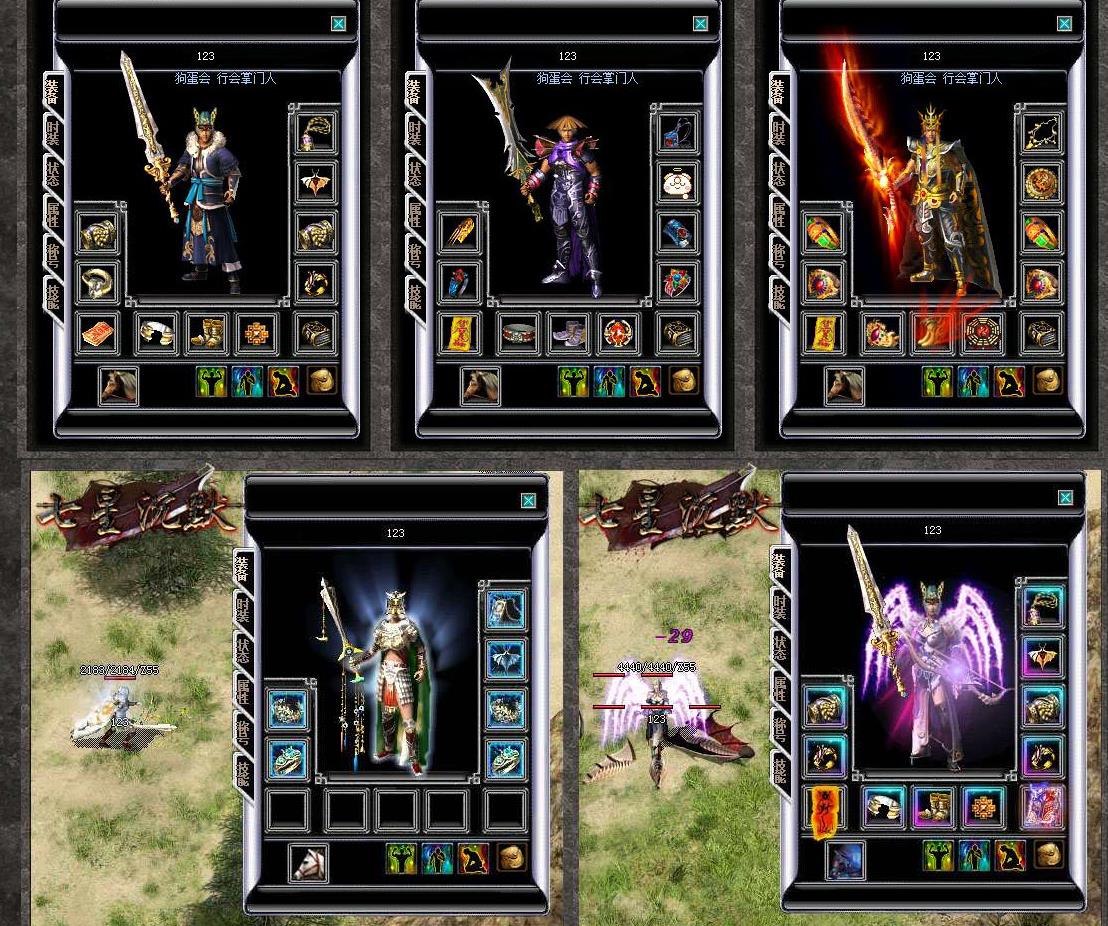Select the flaming boots equipment slot
Screen dimensions: 1108x926
point(931,334)
